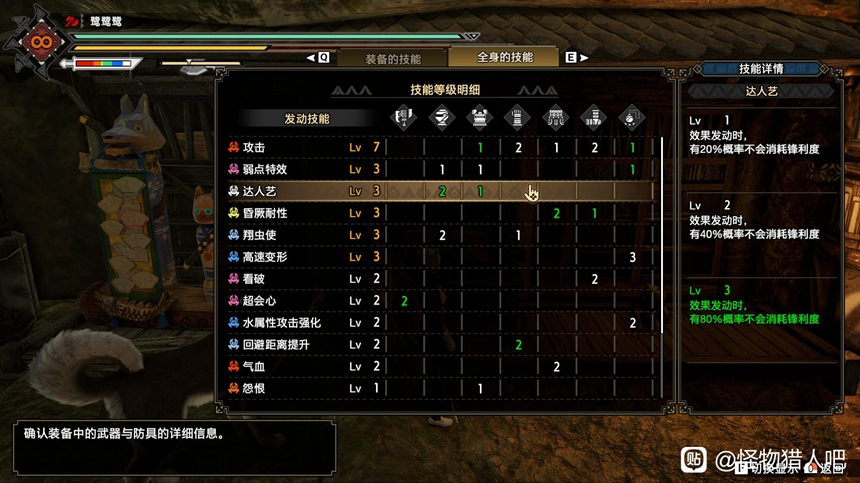The height and width of the screenshot is (483, 860).
Task: Select the chest armor column icon
Action: 480,118
